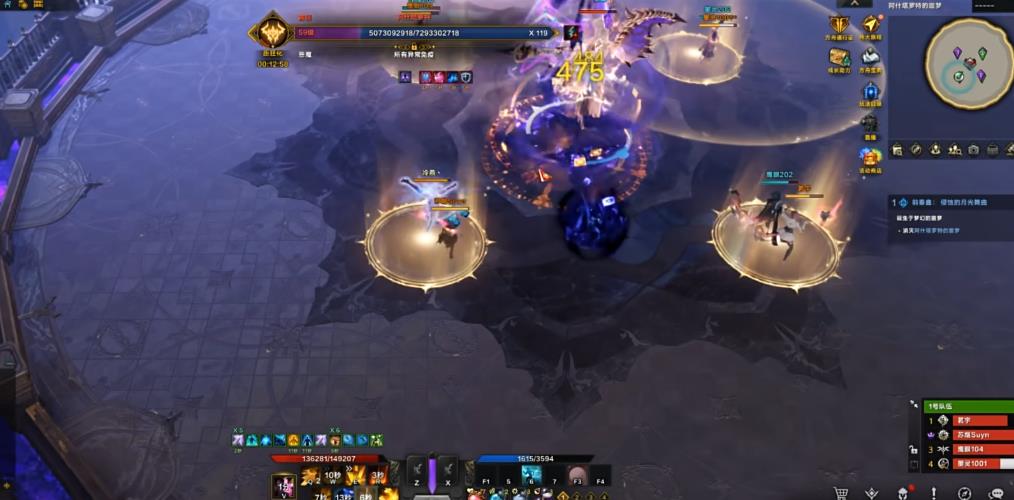Open the event shop gift box icon
The width and height of the screenshot is (1014, 500).
pos(871,157)
